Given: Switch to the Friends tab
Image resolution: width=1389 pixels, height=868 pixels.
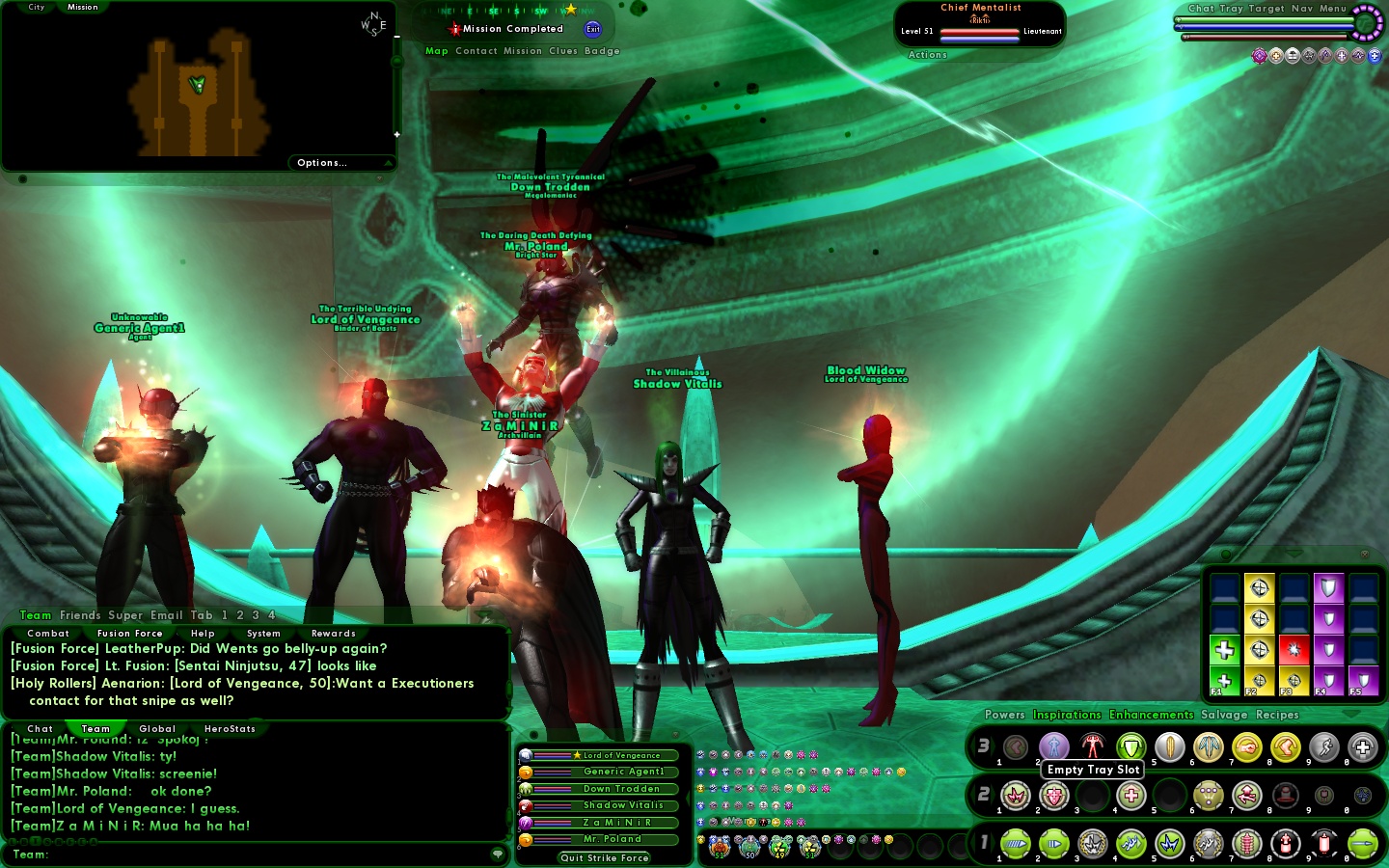Looking at the screenshot, I should point(80,615).
